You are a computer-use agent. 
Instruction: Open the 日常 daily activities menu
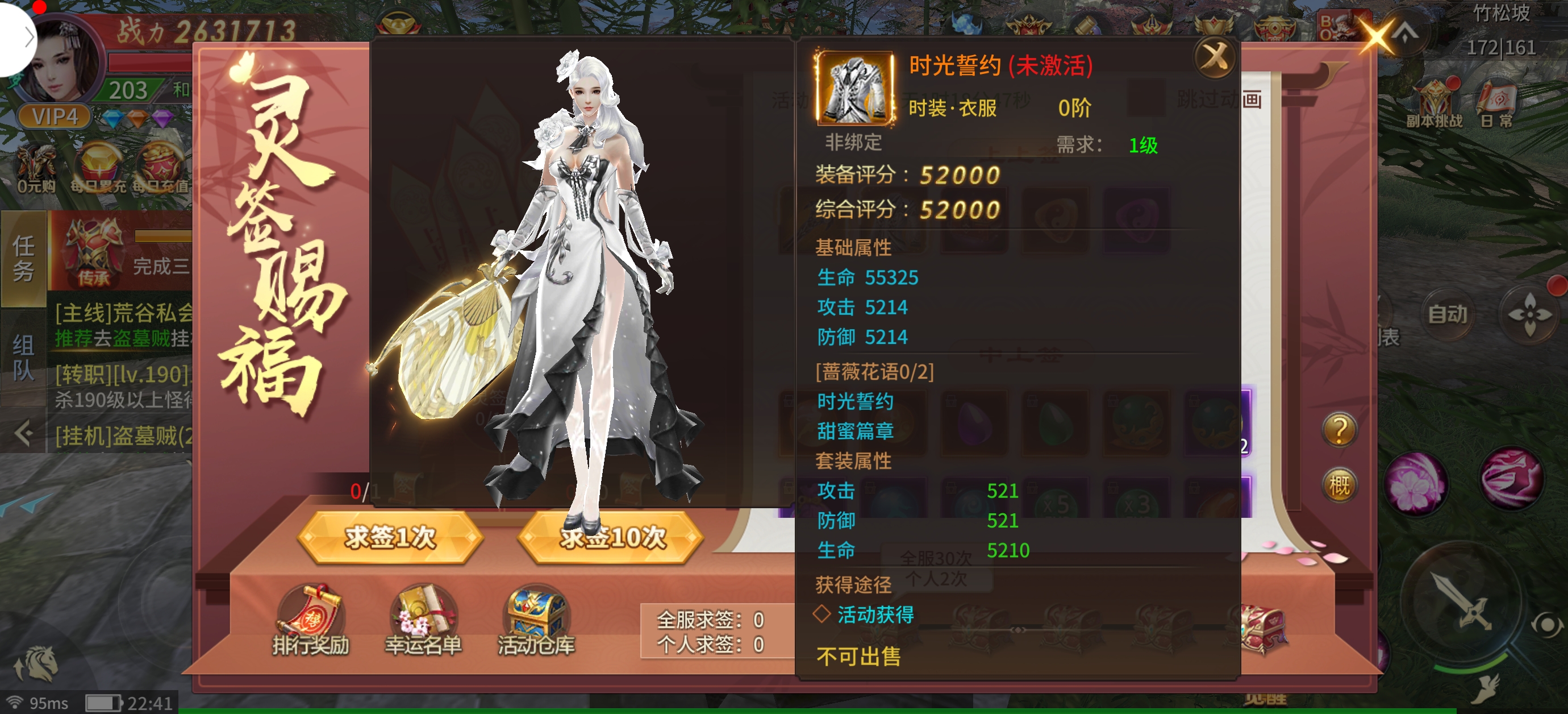[x=1496, y=105]
